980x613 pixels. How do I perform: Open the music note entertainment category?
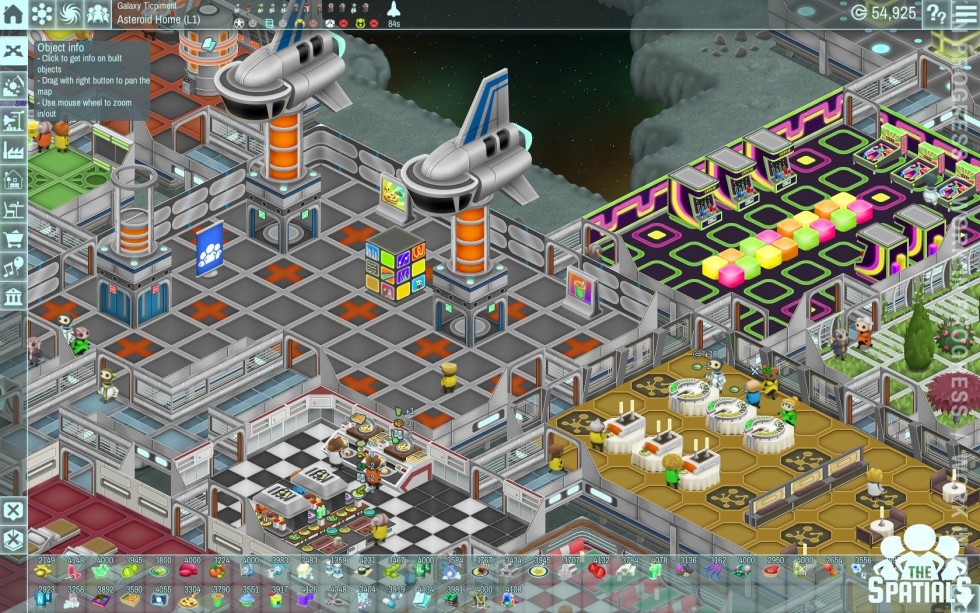(13, 268)
